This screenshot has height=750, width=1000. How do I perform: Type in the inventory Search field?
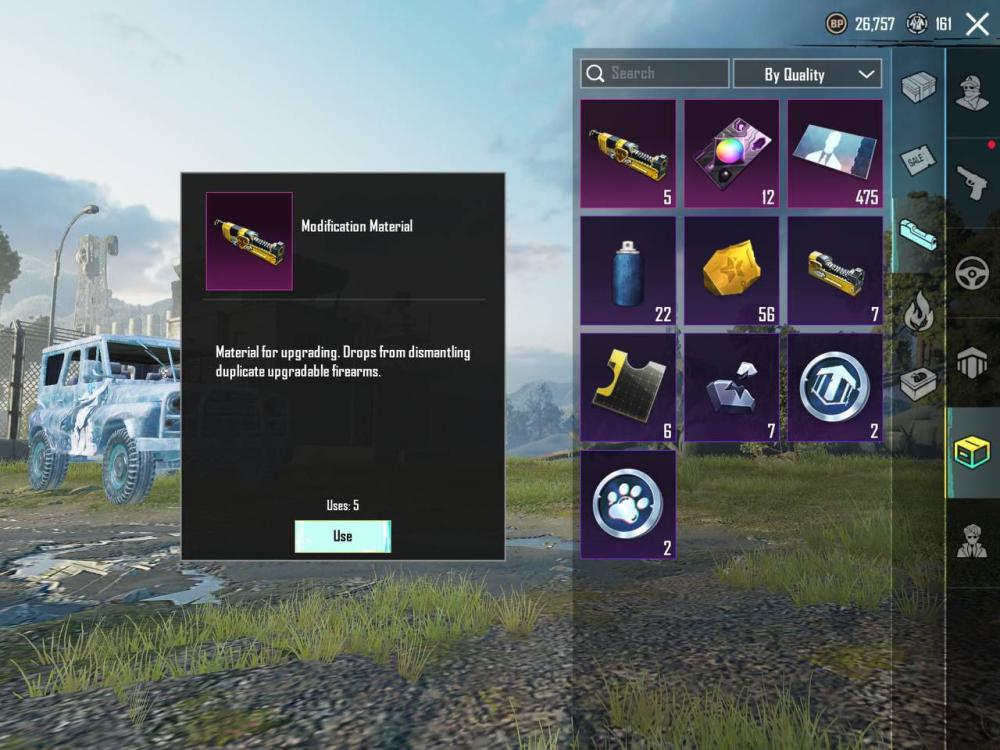(665, 73)
